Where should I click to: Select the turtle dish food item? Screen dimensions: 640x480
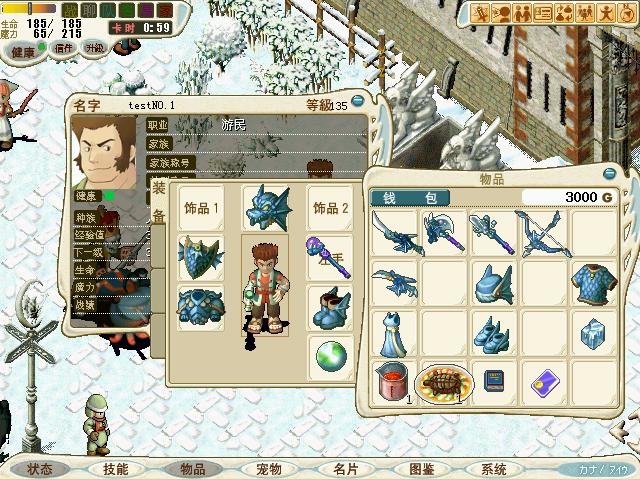pyautogui.click(x=444, y=382)
